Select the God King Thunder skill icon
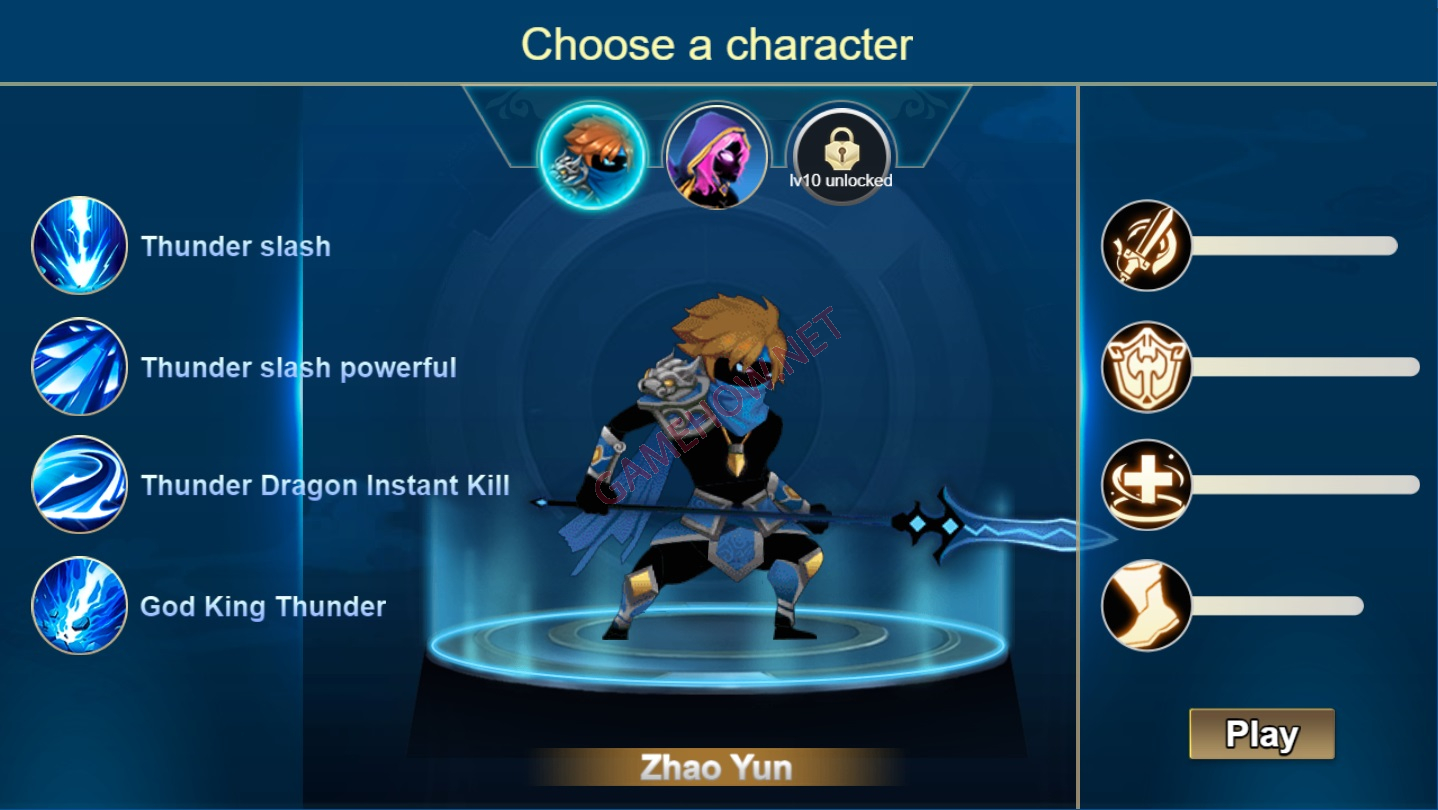Screen dimensions: 1438x810 pyautogui.click(x=79, y=607)
